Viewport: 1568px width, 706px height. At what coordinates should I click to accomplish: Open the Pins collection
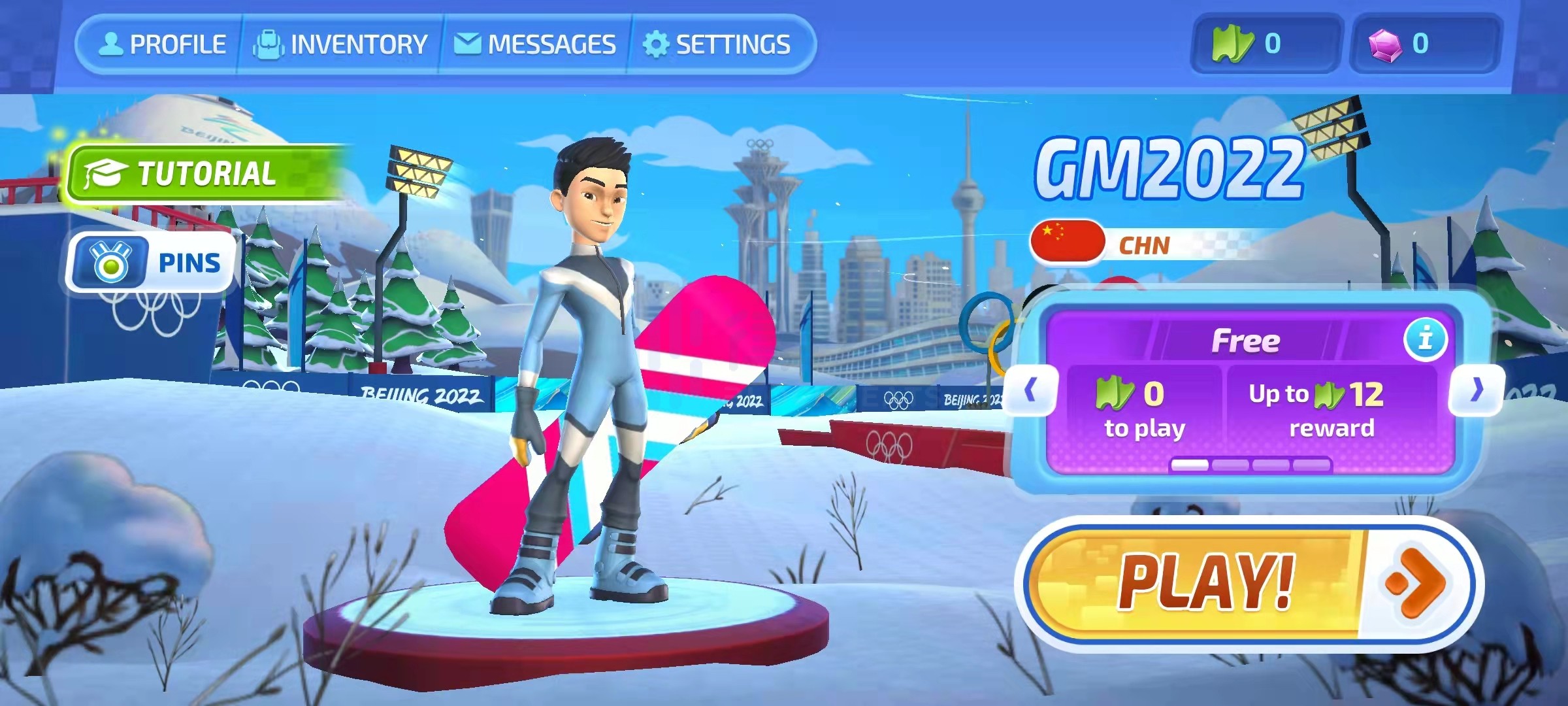[152, 263]
